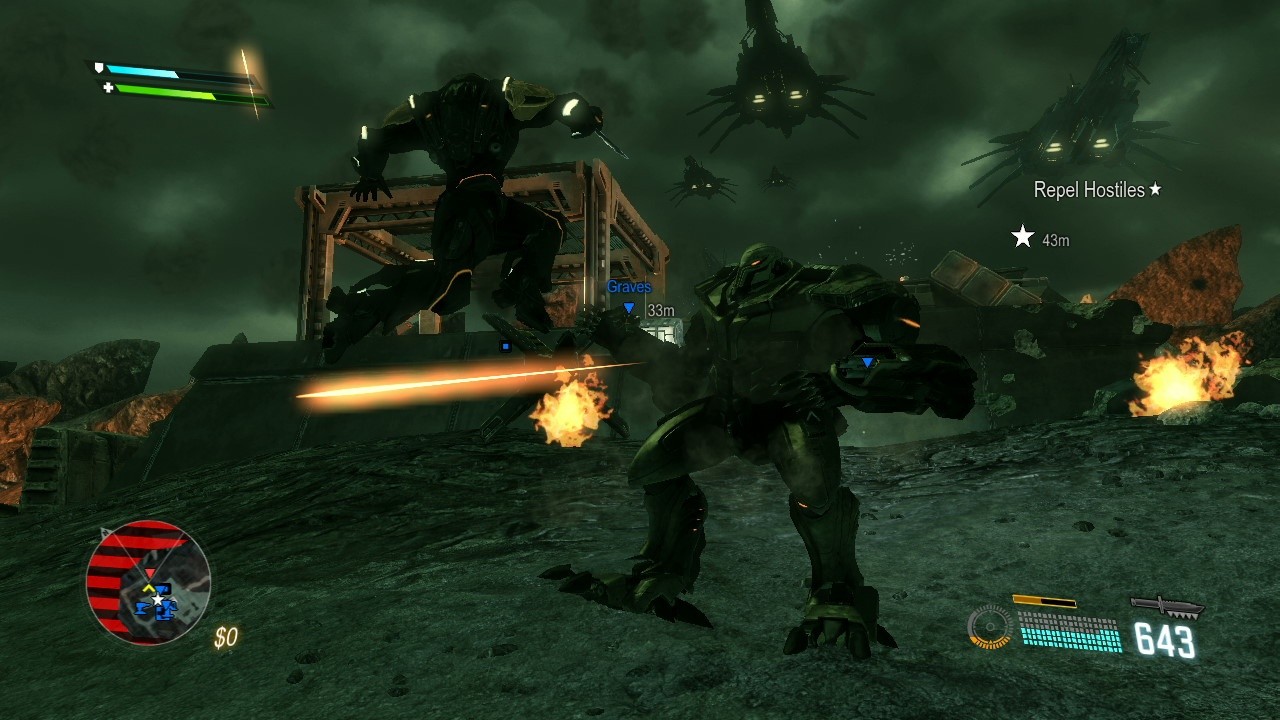The width and height of the screenshot is (1280, 720).
Task: Click the circular radar minimap
Action: (x=148, y=582)
